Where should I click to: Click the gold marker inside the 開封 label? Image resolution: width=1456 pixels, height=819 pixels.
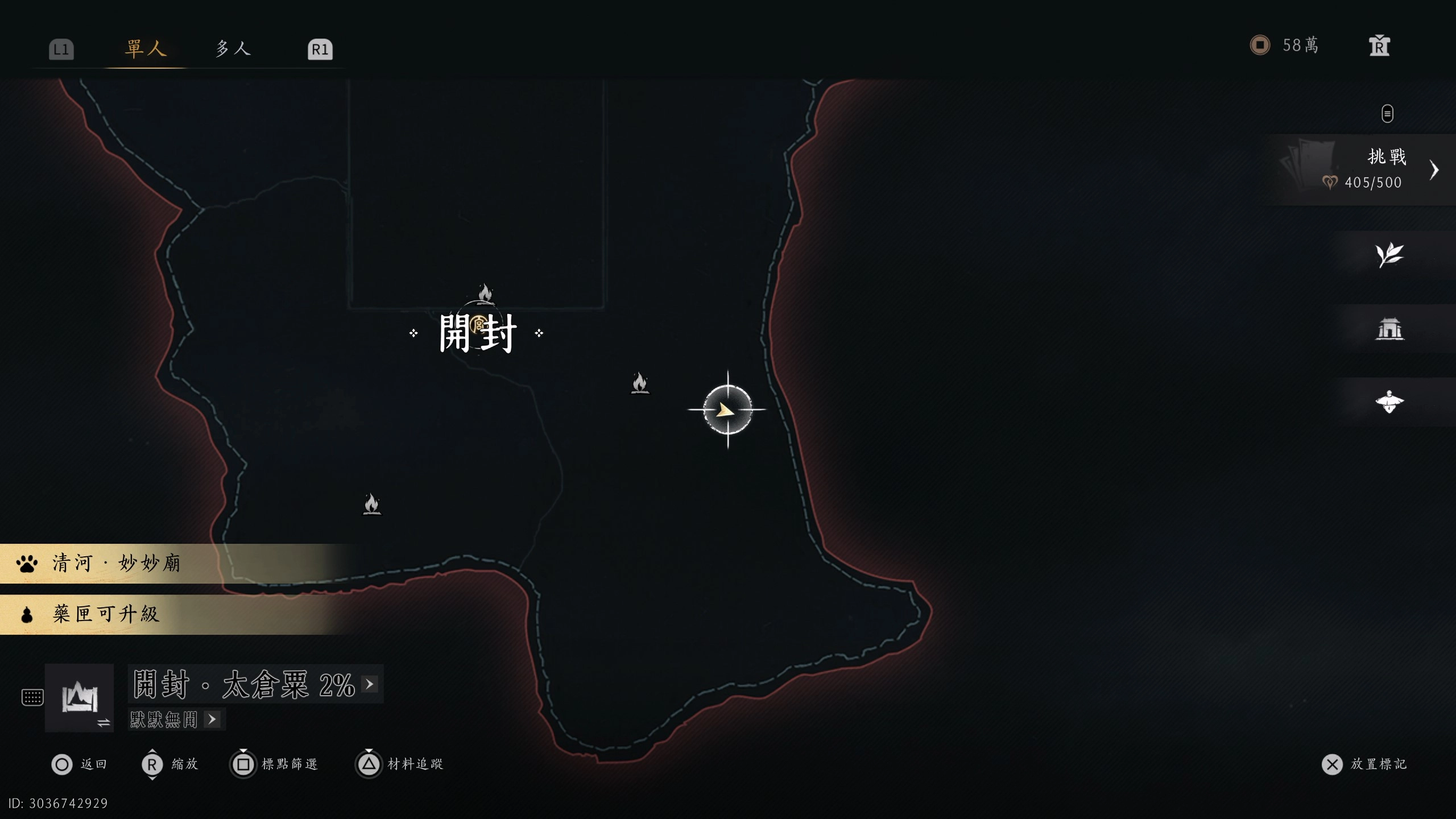click(x=478, y=325)
